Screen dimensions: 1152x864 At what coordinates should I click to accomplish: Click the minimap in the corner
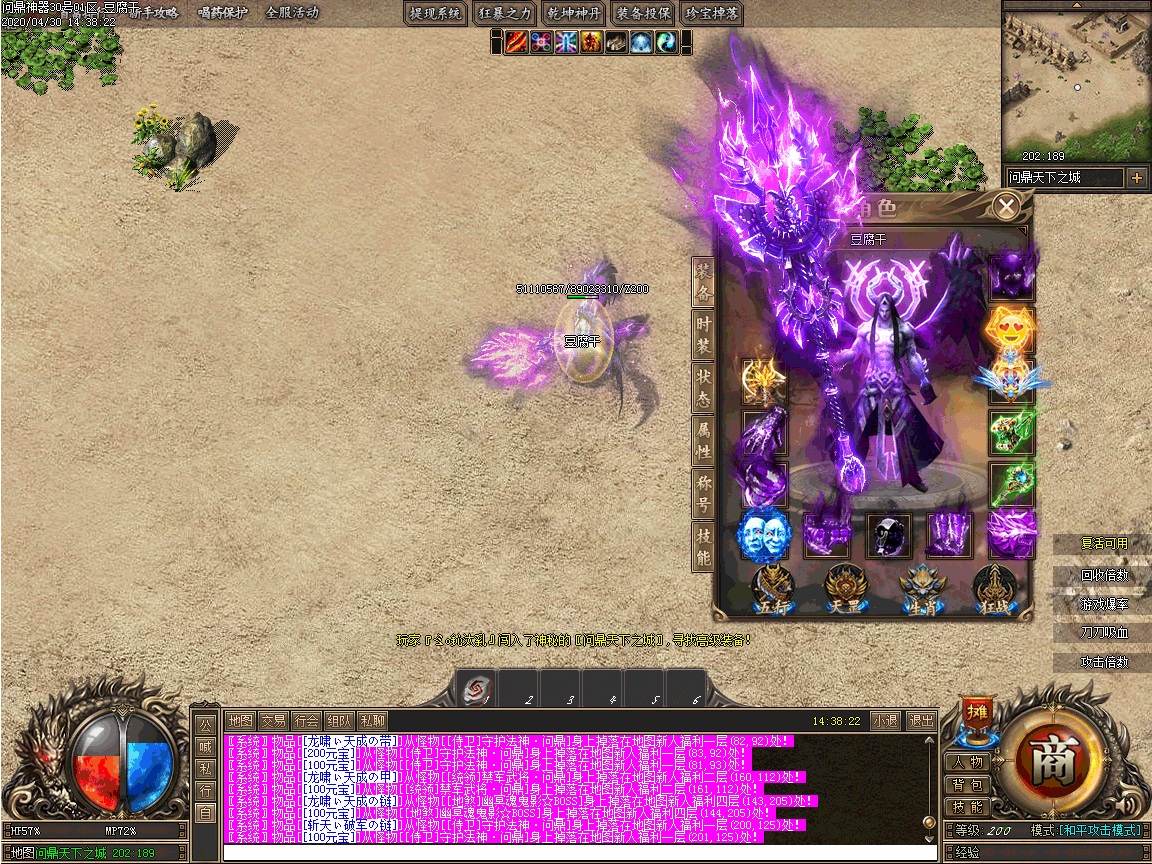click(1076, 85)
